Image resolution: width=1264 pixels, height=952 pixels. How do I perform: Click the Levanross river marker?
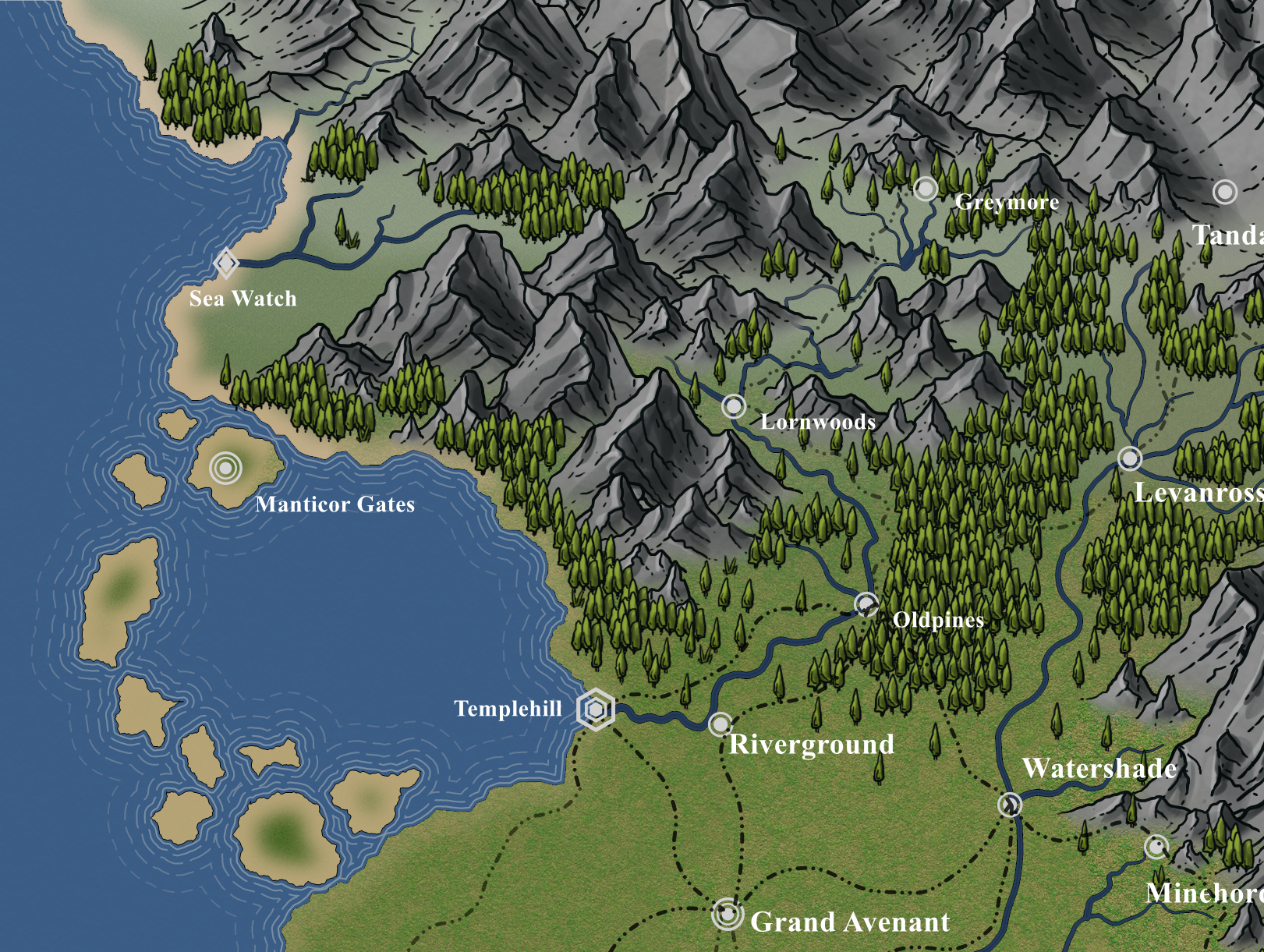(1130, 458)
